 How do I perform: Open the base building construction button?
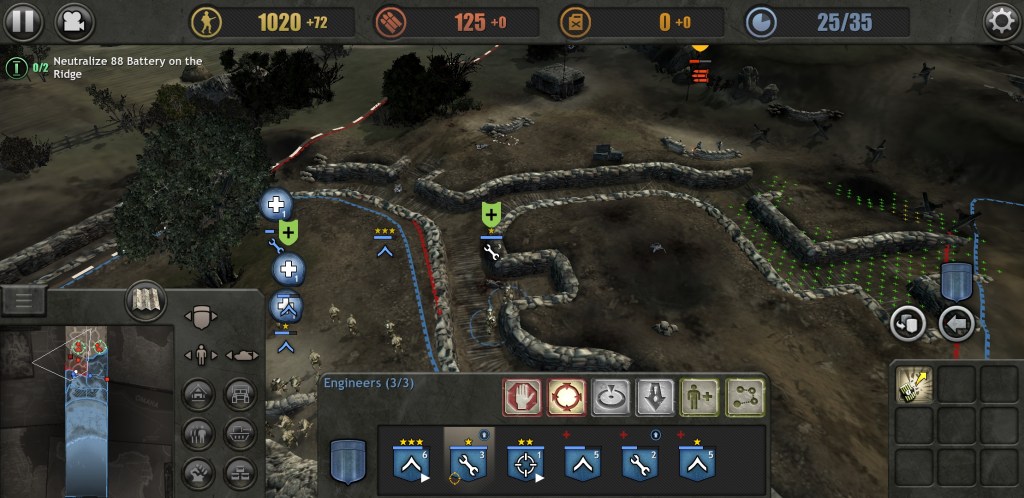(197, 395)
